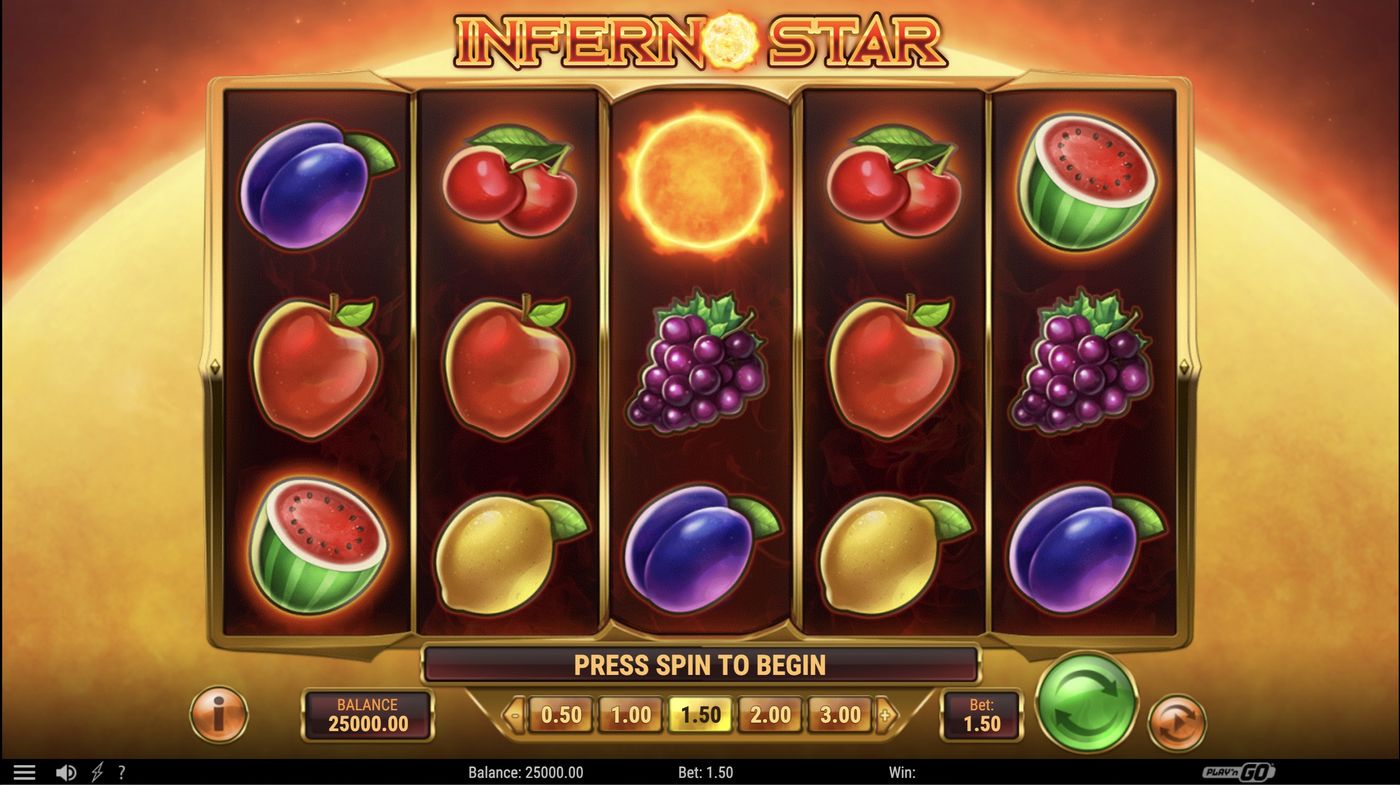Click the right arrow beside bet values
1400x785 pixels.
coord(884,715)
